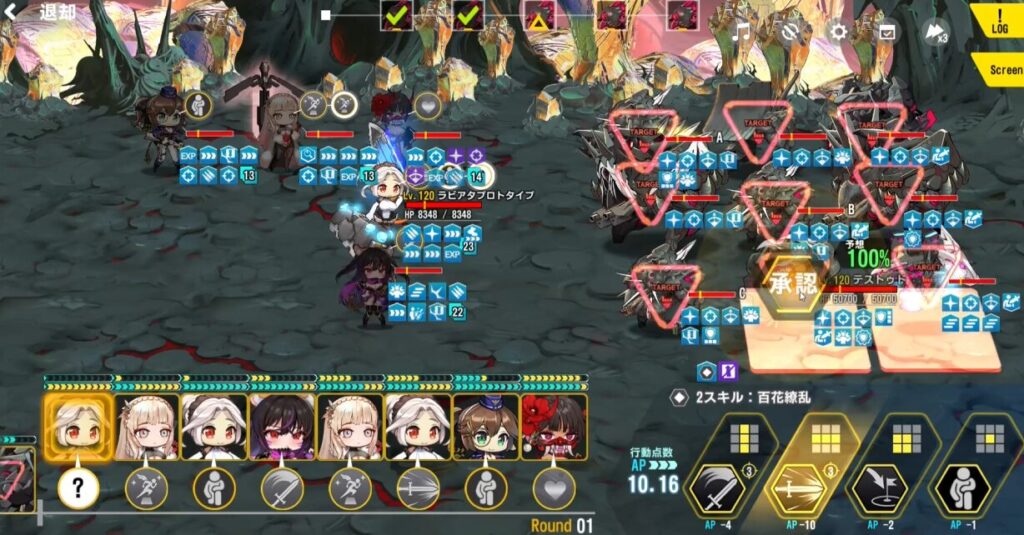The image size is (1024, 535).
Task: Click the heart action bubble in turn order
Action: click(553, 488)
